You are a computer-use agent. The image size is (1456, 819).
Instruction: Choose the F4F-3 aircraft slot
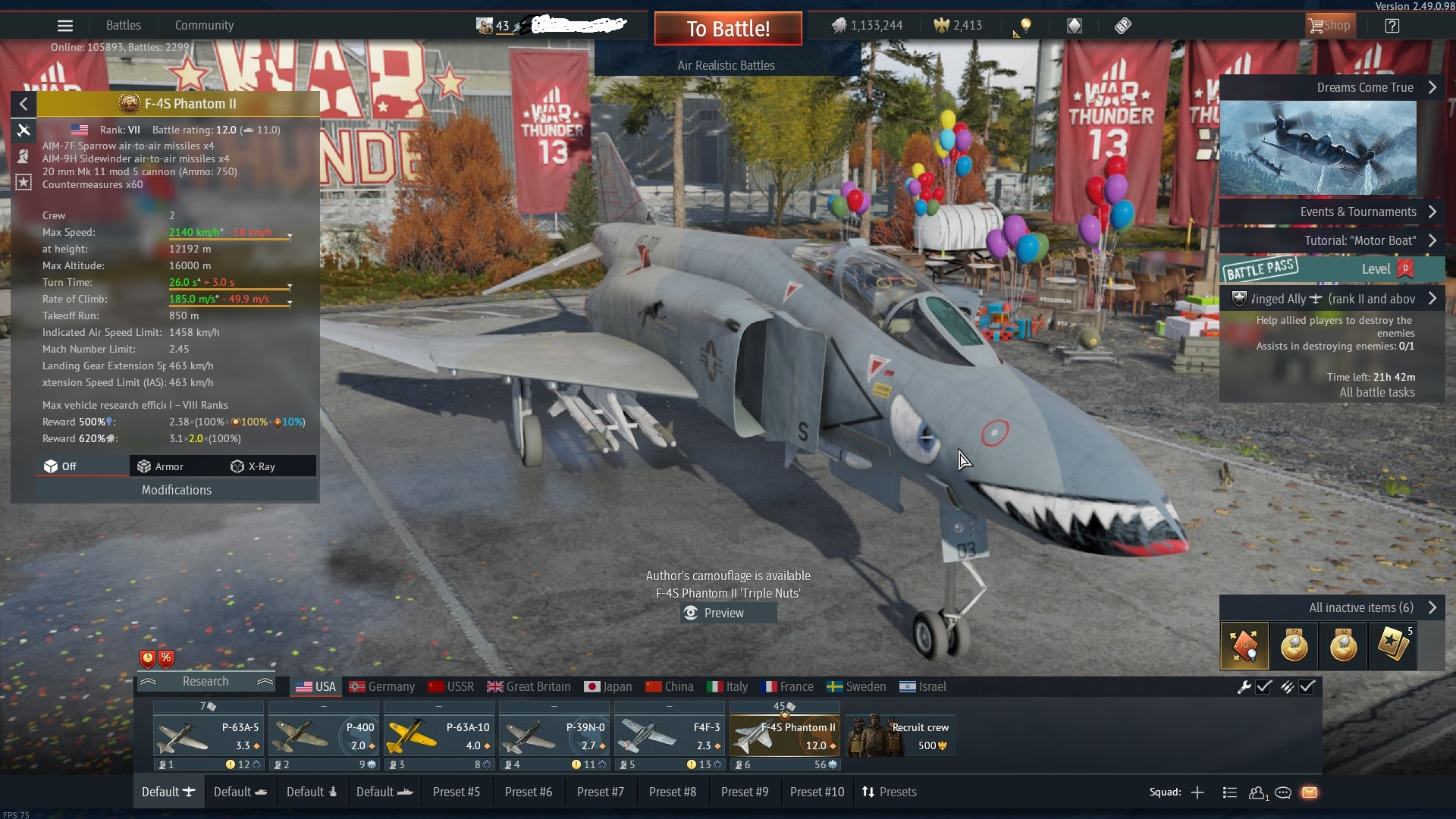pos(669,736)
